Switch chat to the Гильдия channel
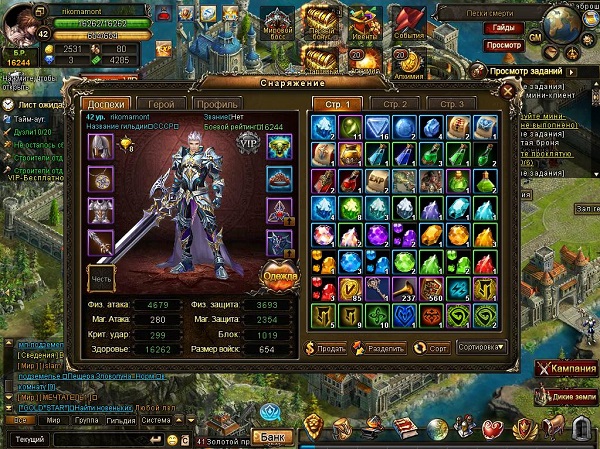Viewport: 600px width, 449px height. click(x=118, y=420)
